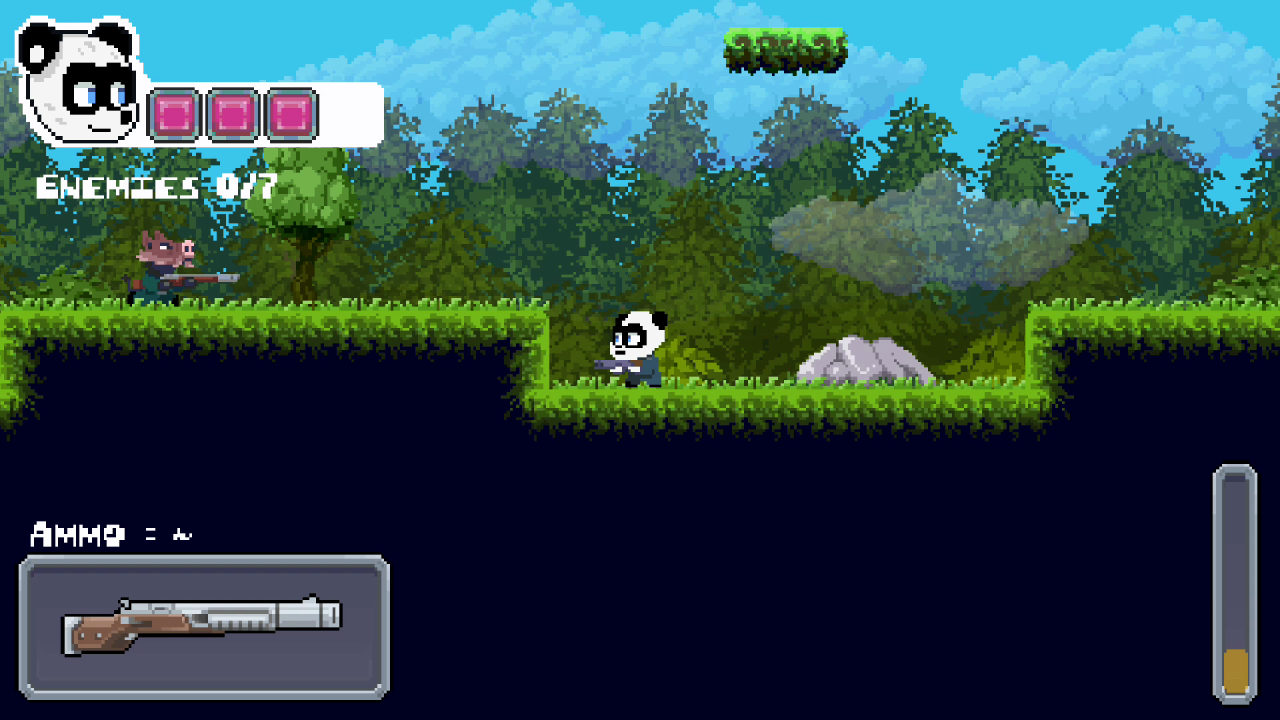Click the floating grass platform at top
The height and width of the screenshot is (720, 1280).
tap(785, 50)
